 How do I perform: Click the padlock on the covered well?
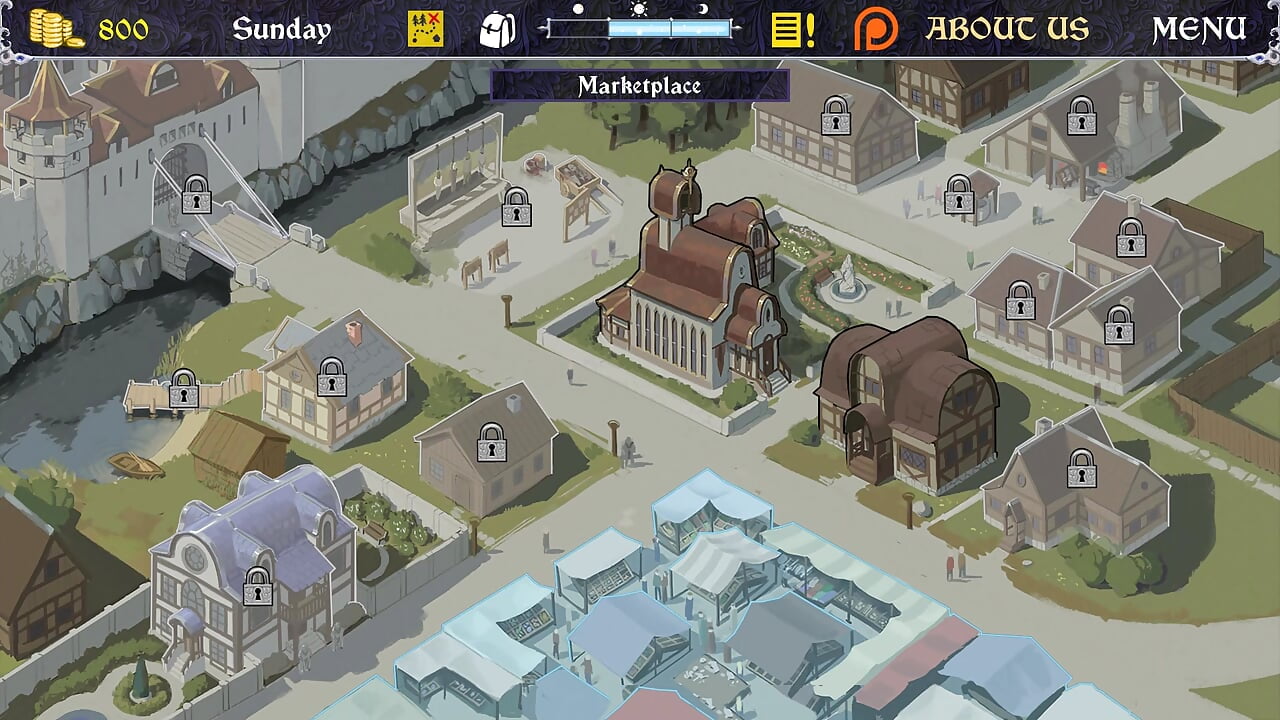pos(959,194)
